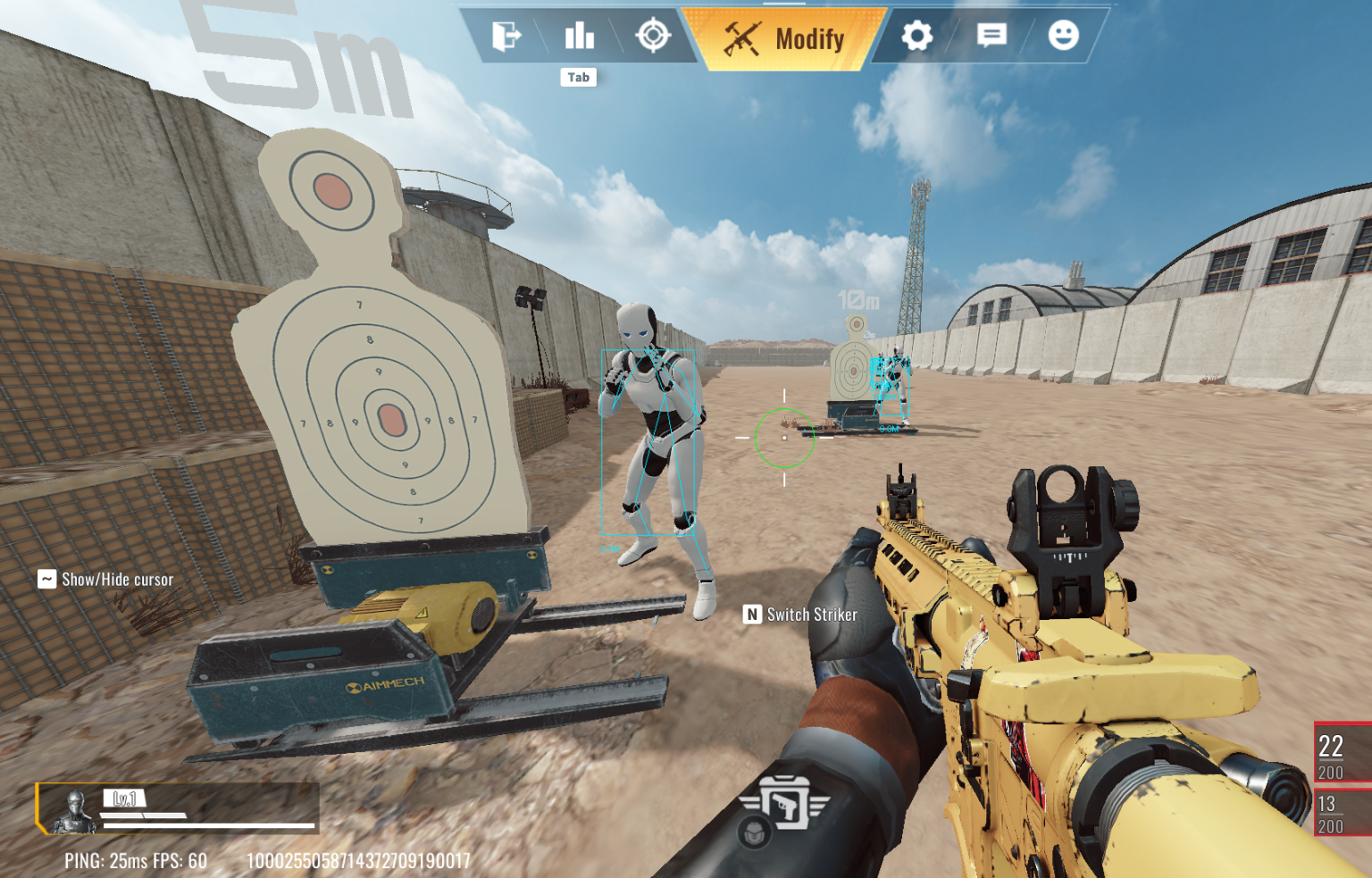Click the smiley emote icon
The image size is (1372, 878).
click(x=1064, y=37)
